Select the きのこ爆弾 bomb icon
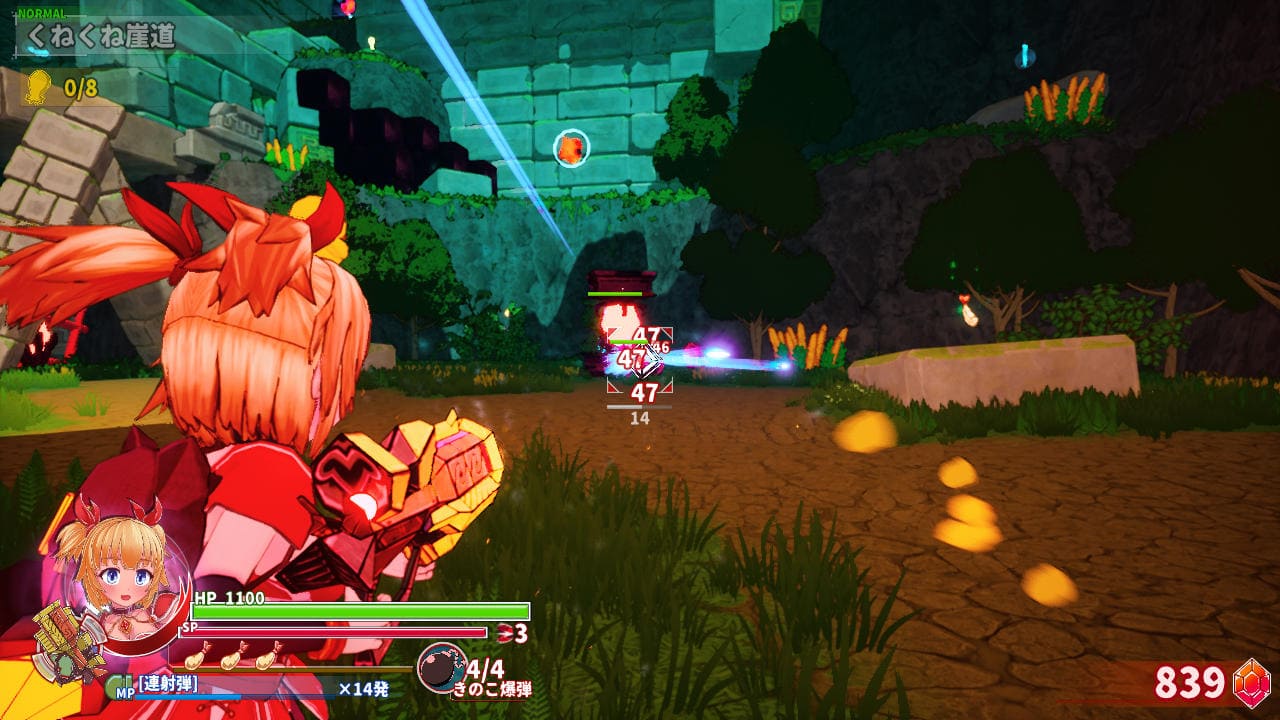 [x=440, y=668]
